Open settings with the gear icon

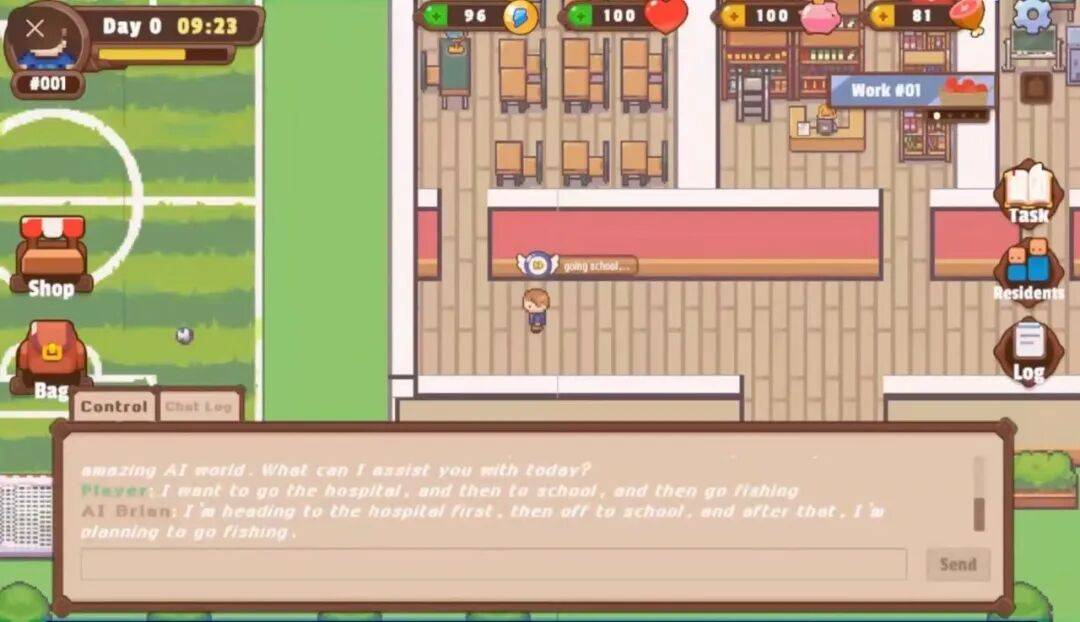pyautogui.click(x=1032, y=14)
